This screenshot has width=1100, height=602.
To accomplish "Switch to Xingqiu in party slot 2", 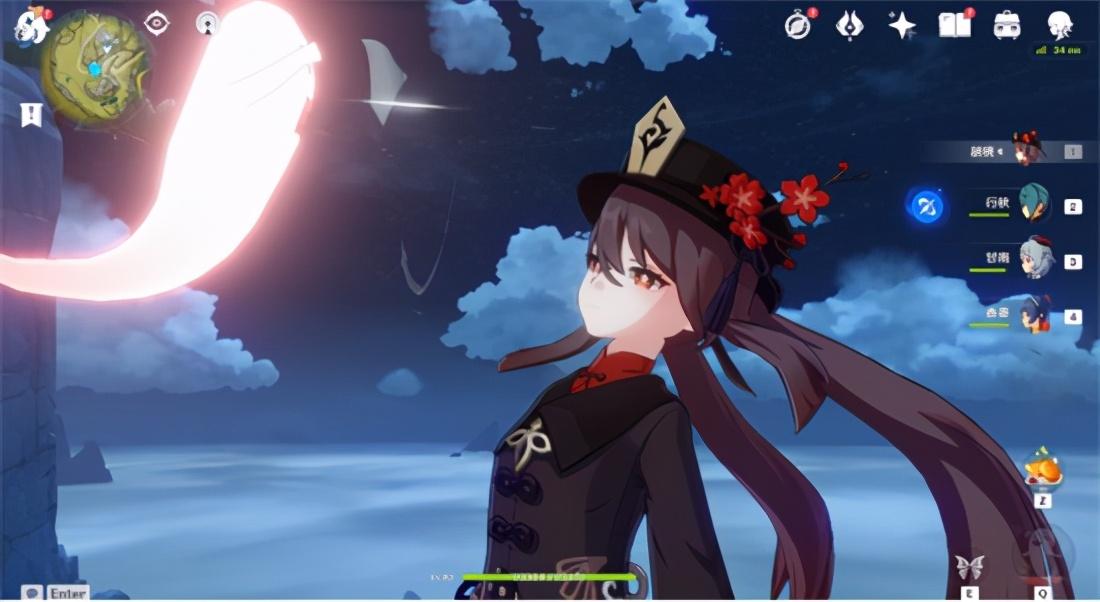I will (x=1034, y=205).
